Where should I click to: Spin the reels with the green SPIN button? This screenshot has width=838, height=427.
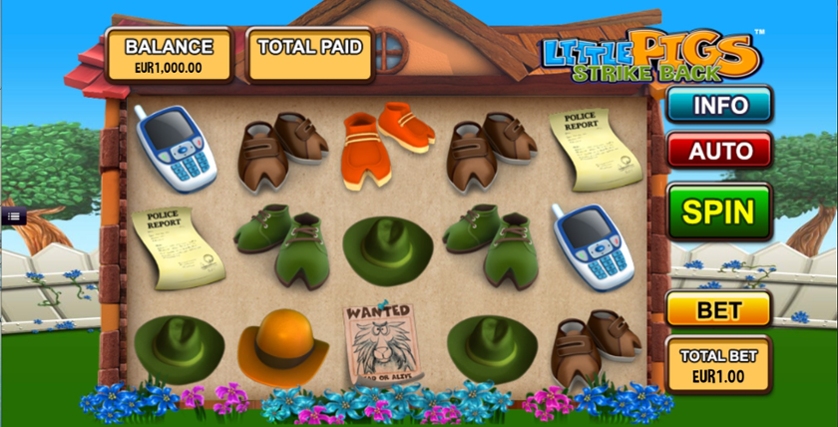(x=719, y=211)
